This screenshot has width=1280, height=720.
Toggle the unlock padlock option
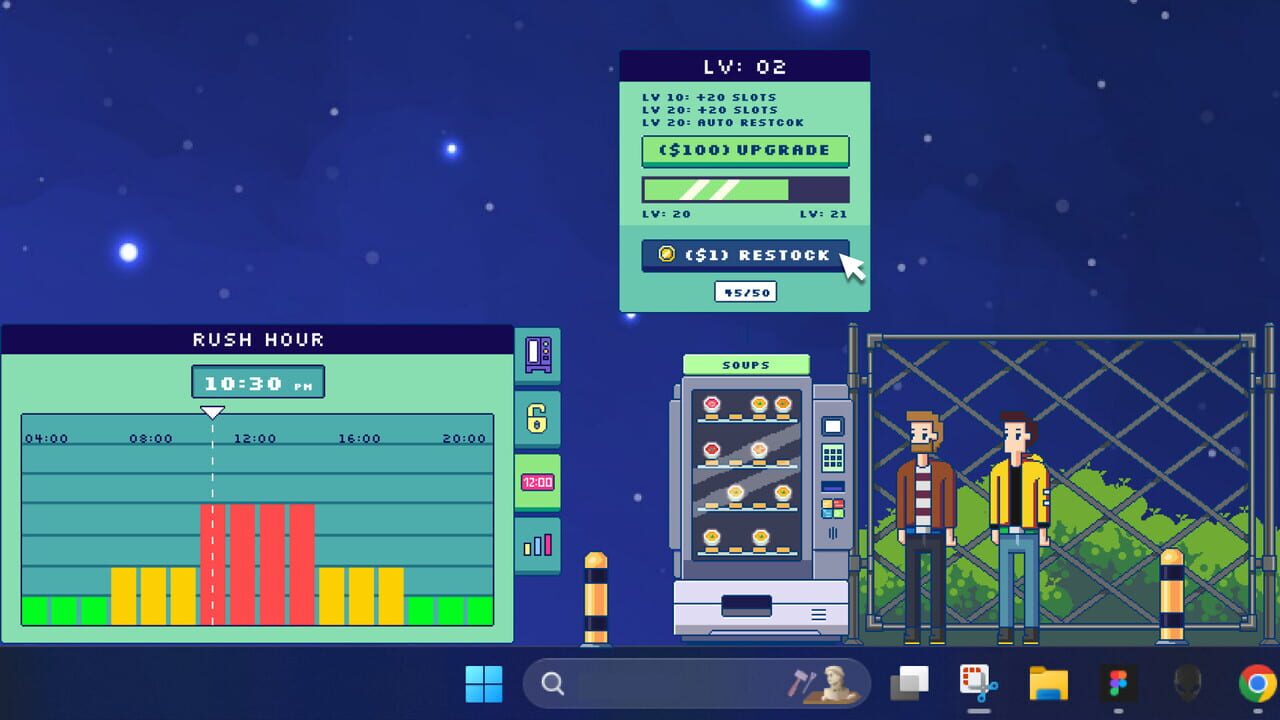[x=538, y=420]
